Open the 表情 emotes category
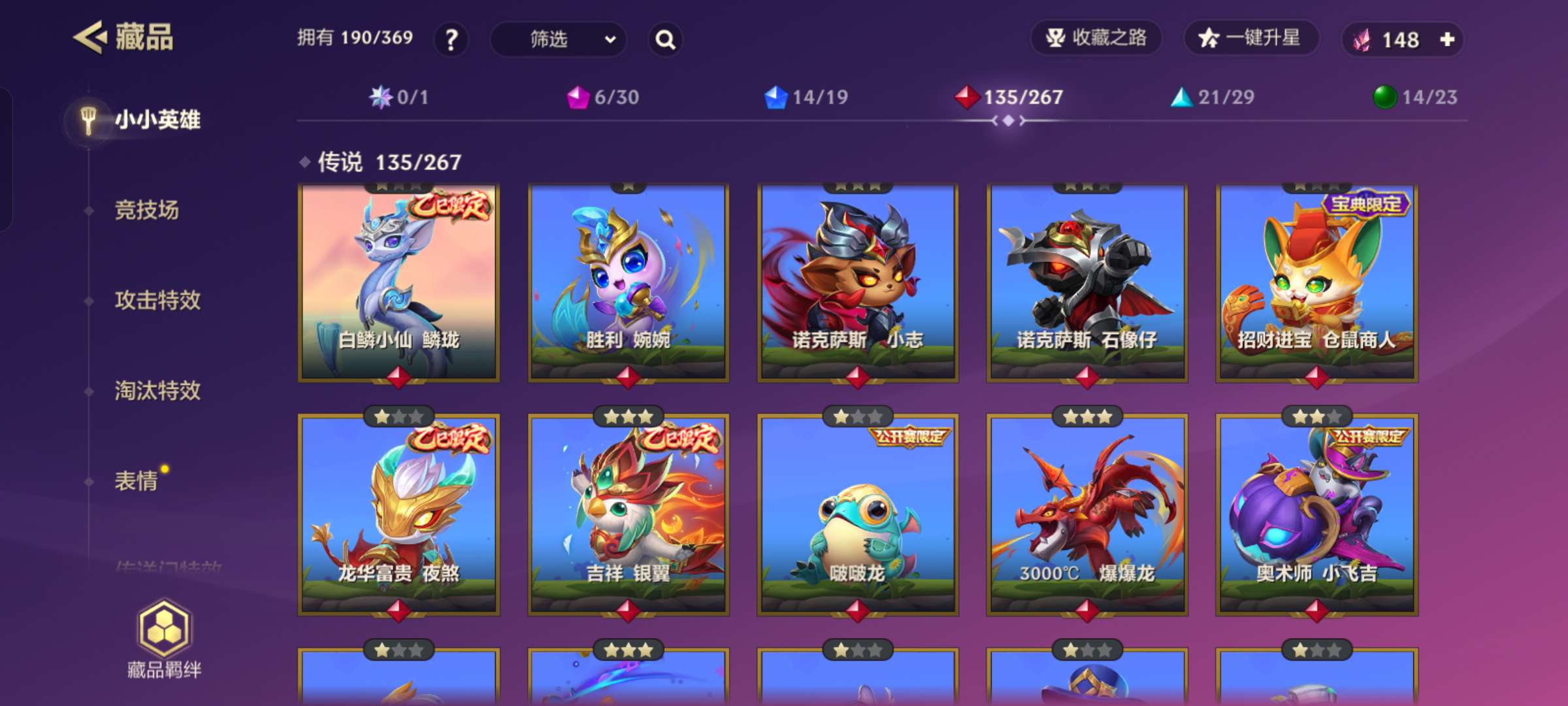The image size is (1568, 706). 137,481
